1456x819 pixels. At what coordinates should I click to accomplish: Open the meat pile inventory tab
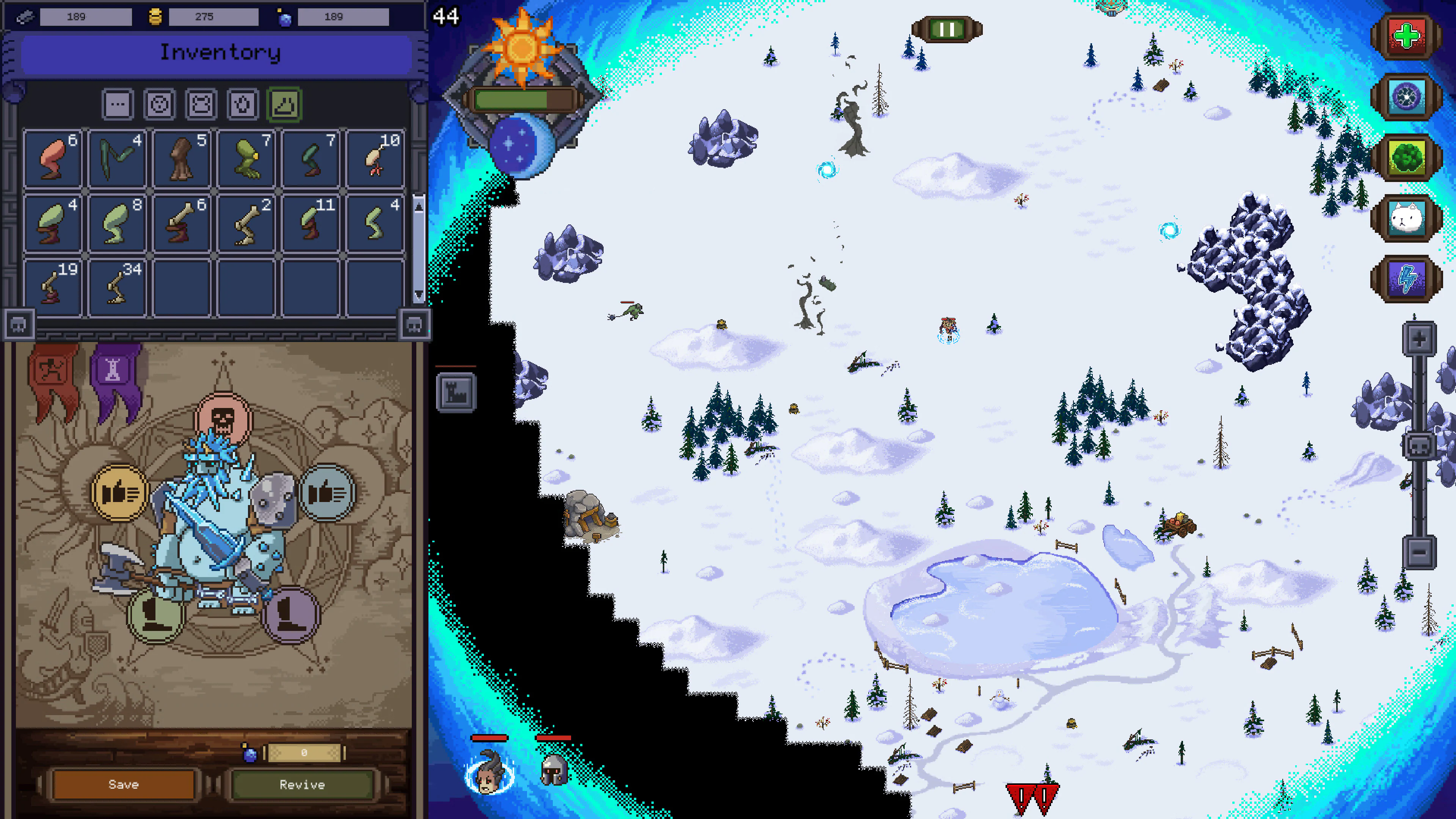click(x=286, y=104)
